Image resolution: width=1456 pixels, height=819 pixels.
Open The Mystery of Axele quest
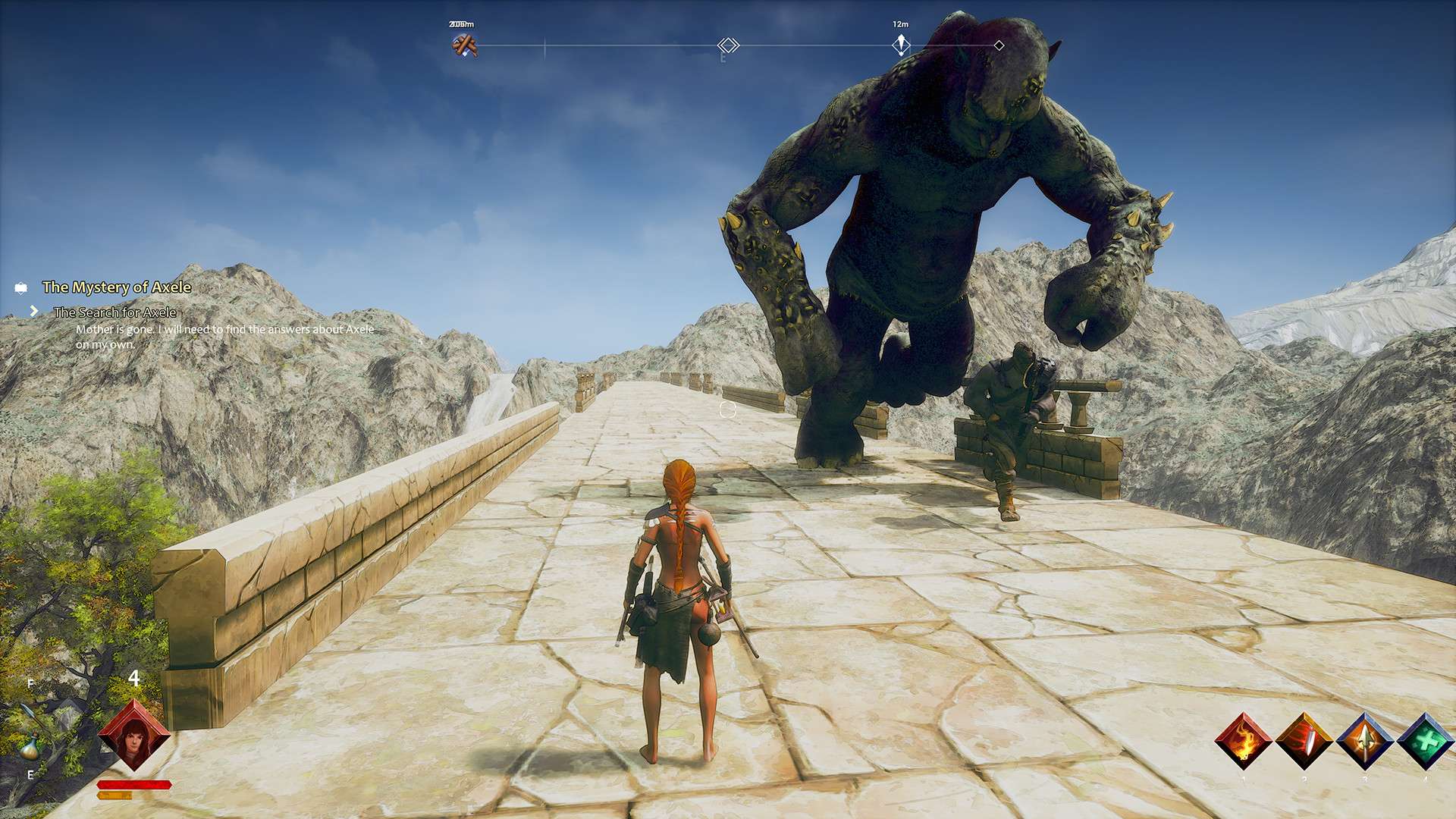tap(116, 287)
